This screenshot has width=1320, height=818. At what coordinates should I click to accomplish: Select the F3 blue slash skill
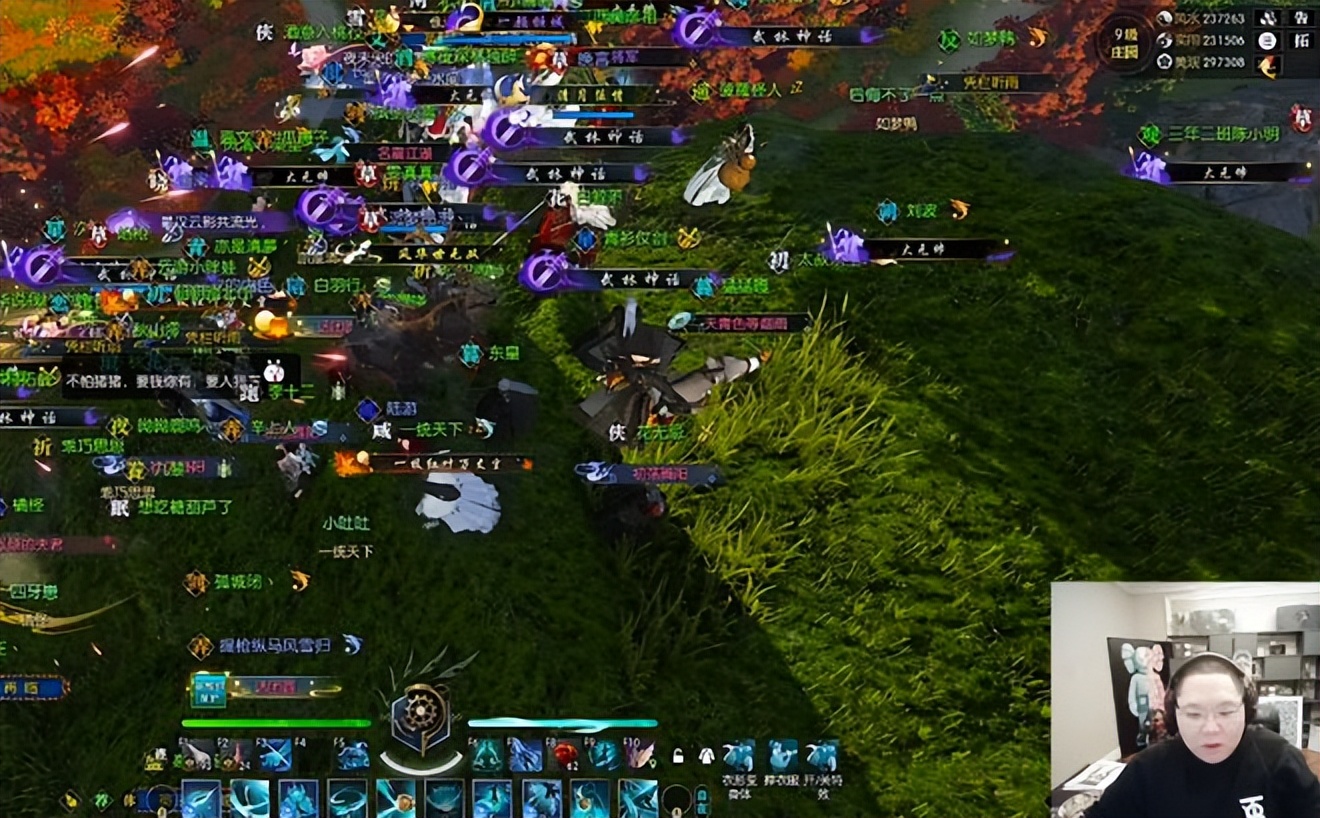(x=274, y=755)
